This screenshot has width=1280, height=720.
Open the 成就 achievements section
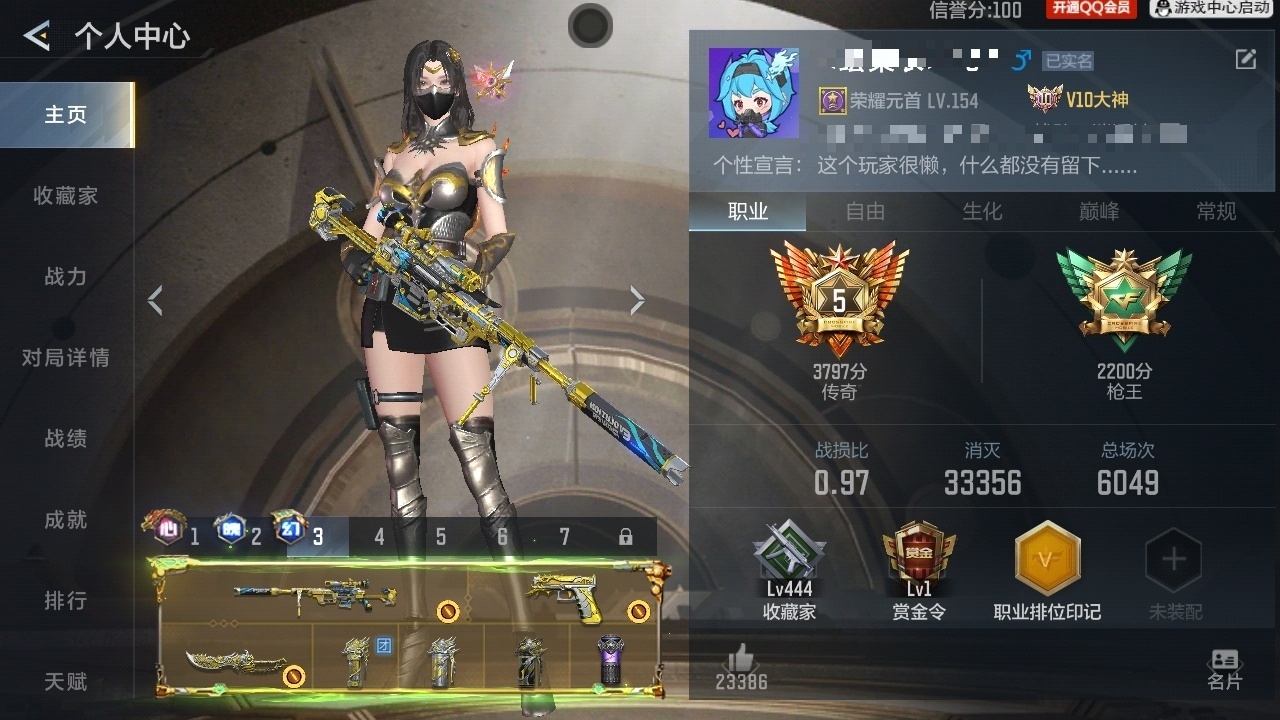[66, 520]
